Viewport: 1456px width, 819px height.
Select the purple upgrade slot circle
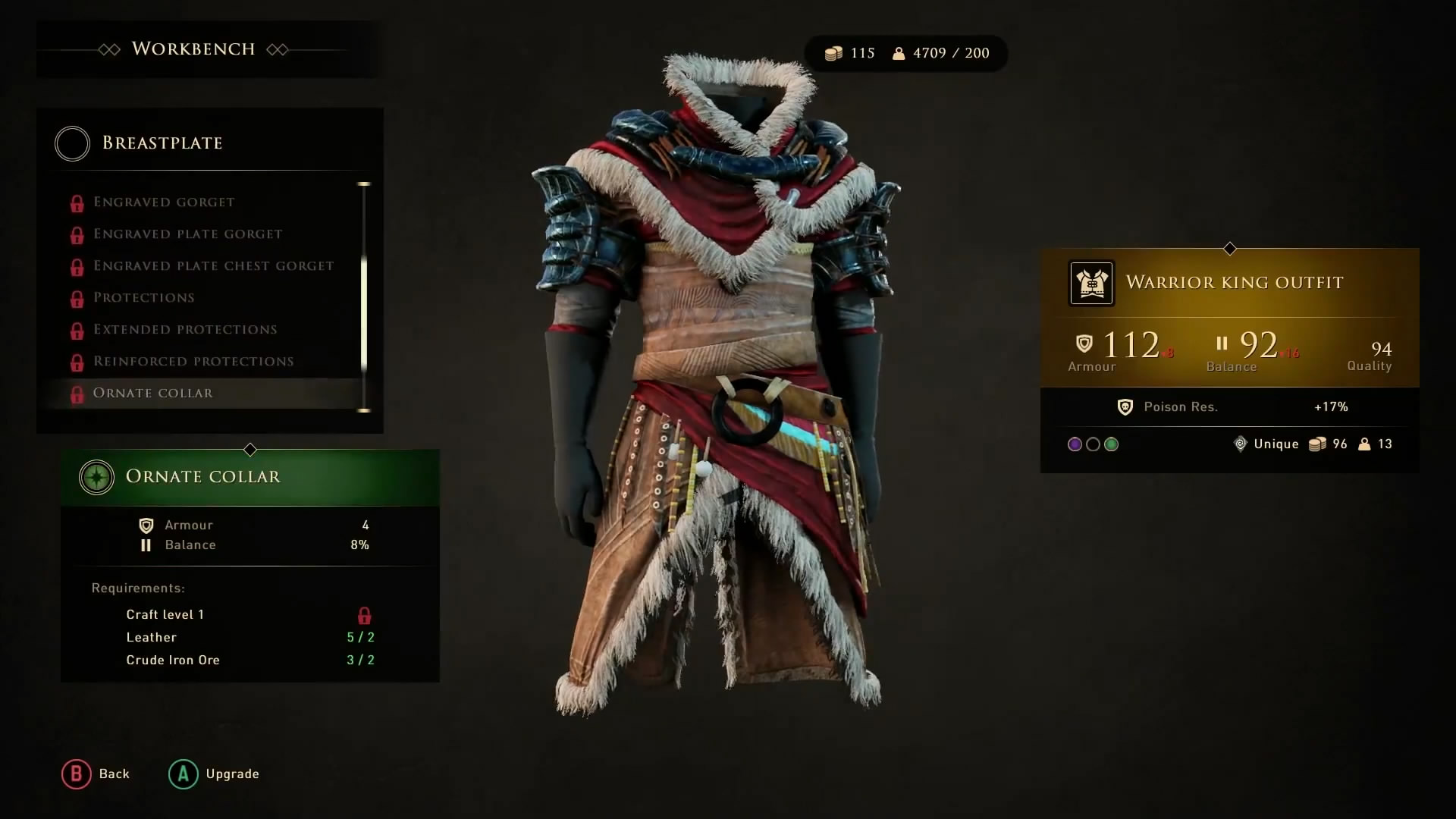[1075, 444]
